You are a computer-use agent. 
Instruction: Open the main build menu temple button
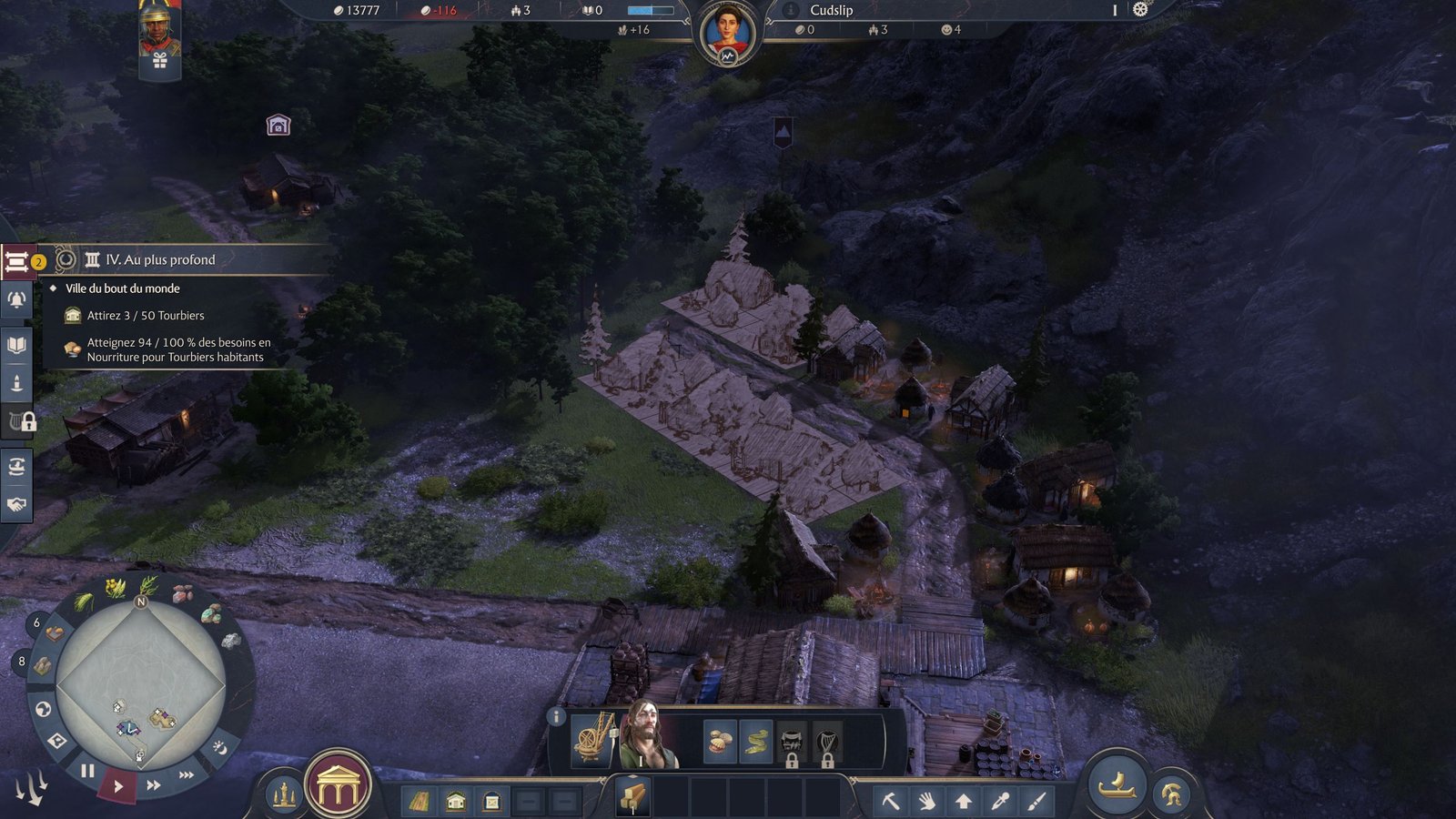(338, 785)
